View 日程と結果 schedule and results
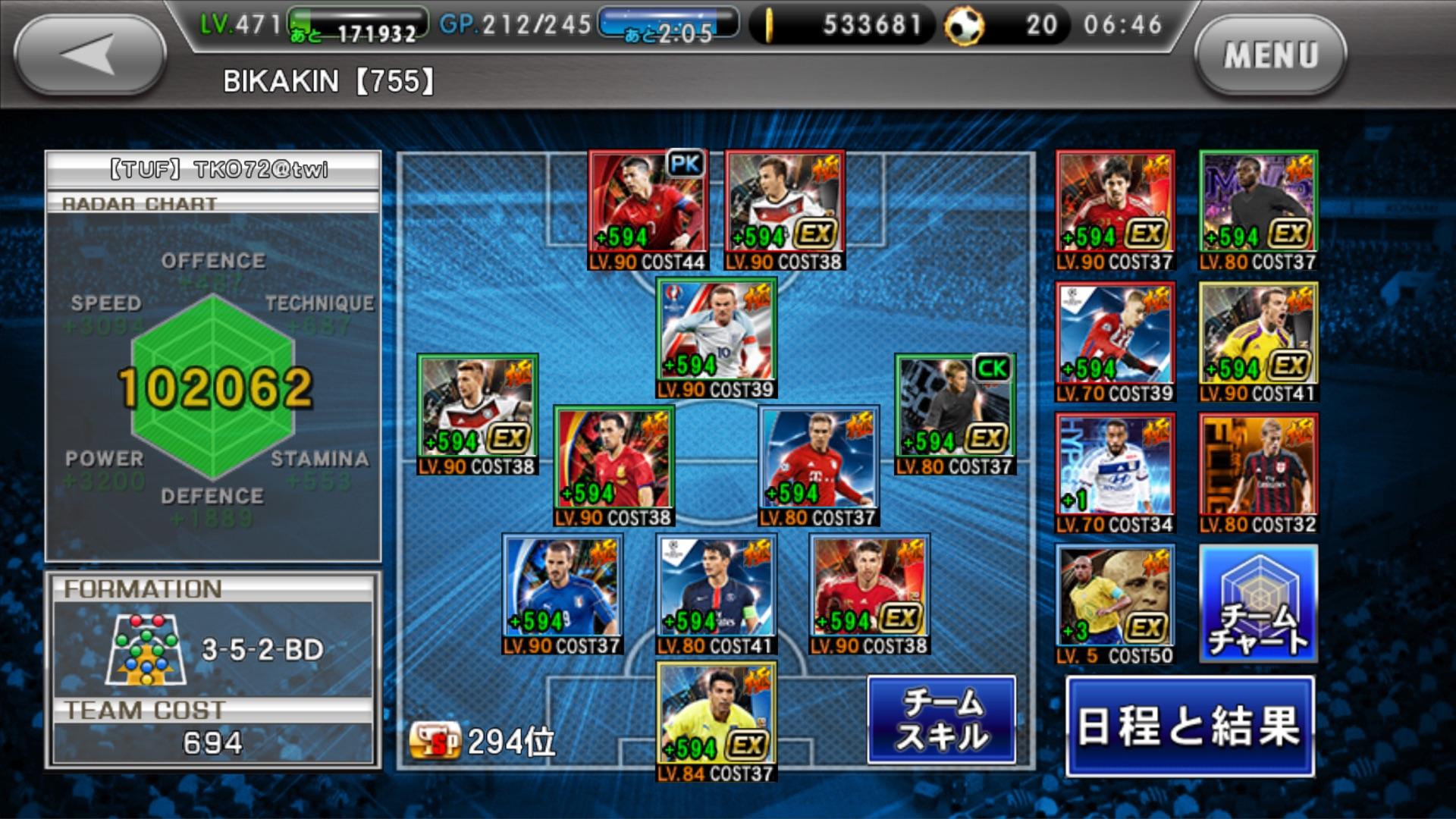Viewport: 1456px width, 819px height. [x=1189, y=726]
